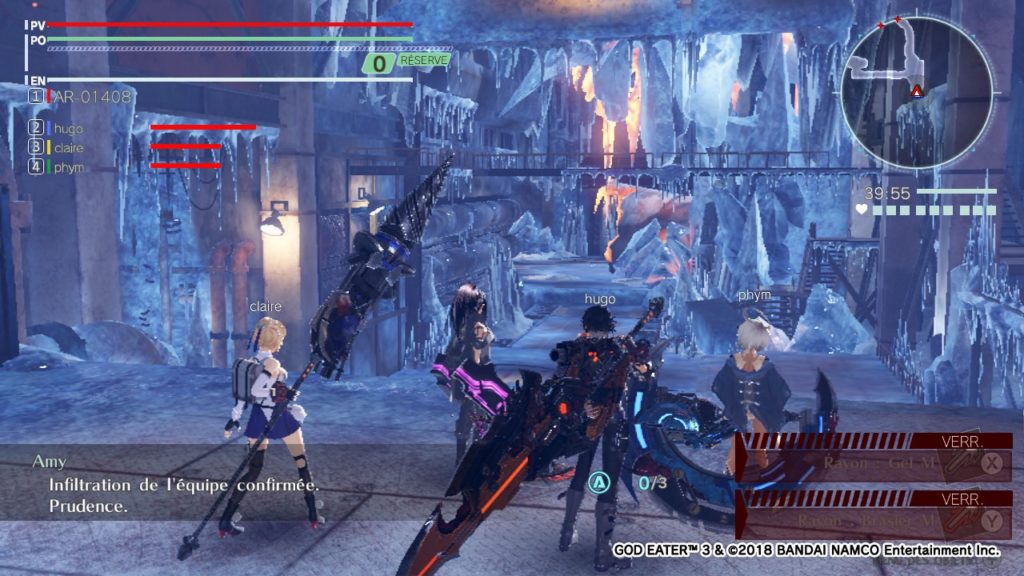1024x576 pixels.
Task: Click the circular minimap
Action: (x=916, y=91)
